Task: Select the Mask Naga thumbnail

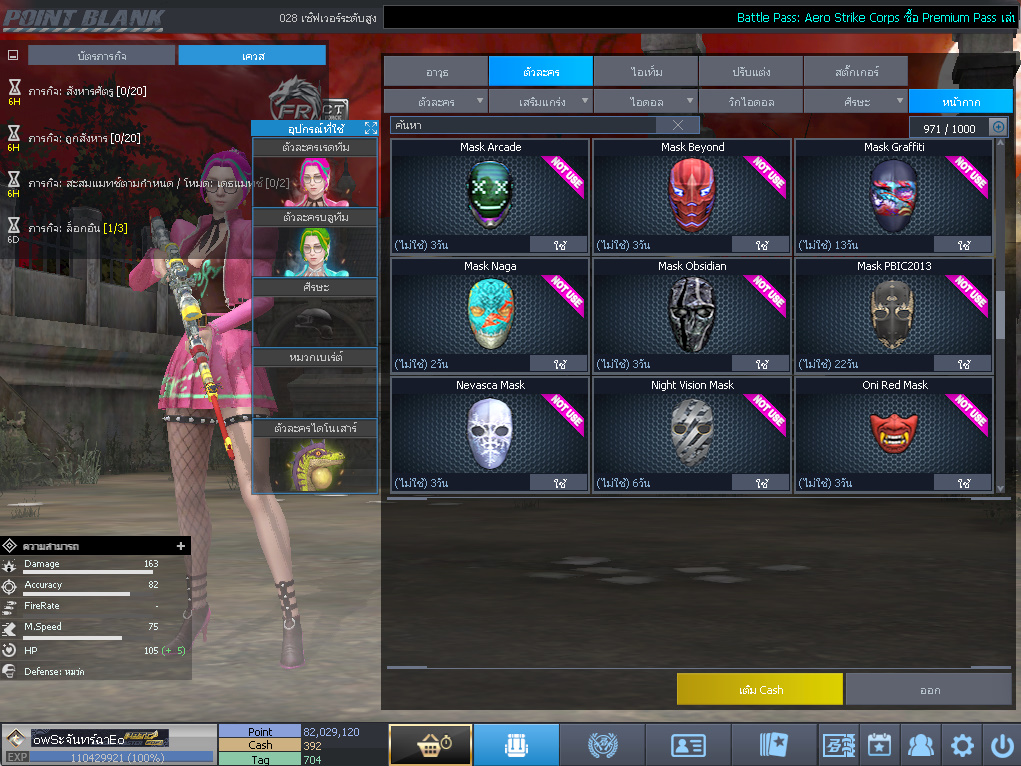Action: click(489, 312)
